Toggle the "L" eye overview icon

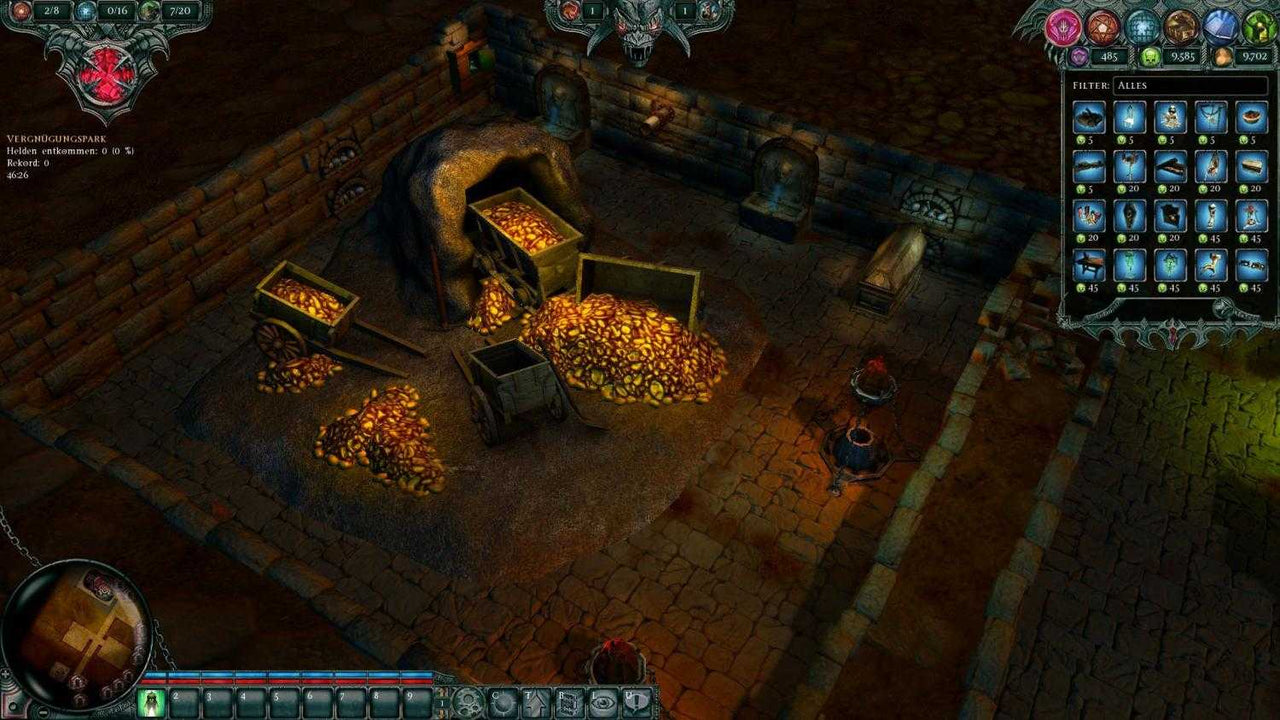point(605,701)
